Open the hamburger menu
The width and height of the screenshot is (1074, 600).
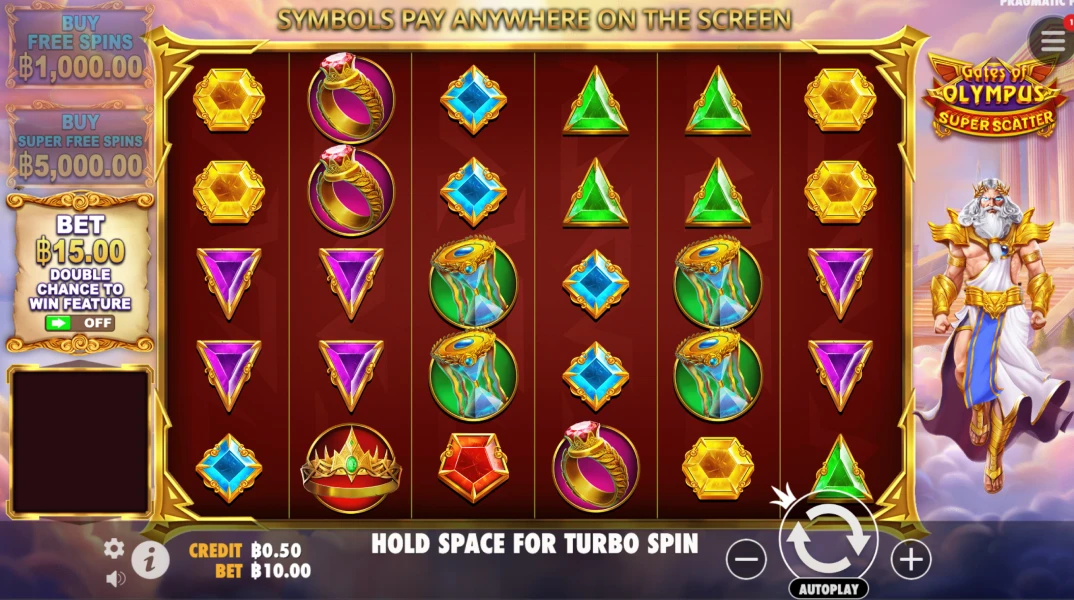pyautogui.click(x=1052, y=41)
